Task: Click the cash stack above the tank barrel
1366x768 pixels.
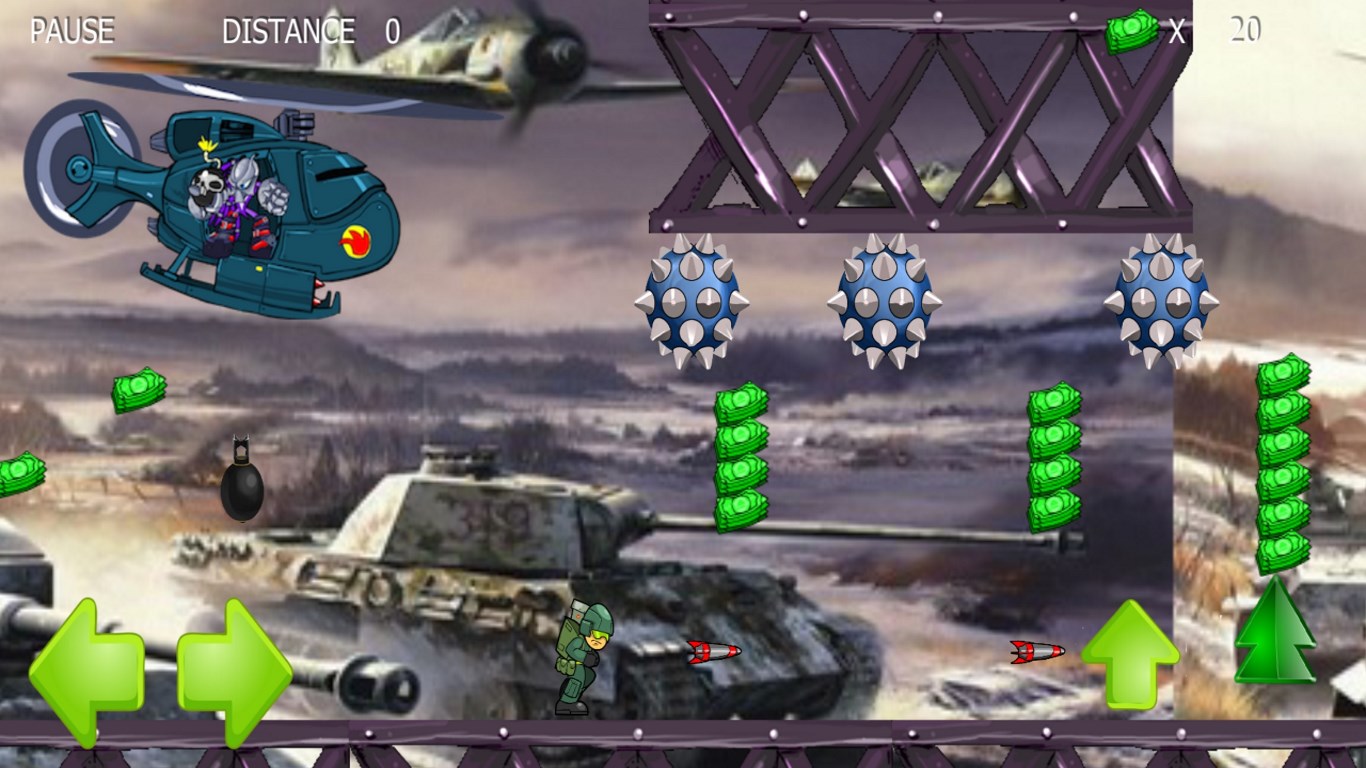Action: 740,460
